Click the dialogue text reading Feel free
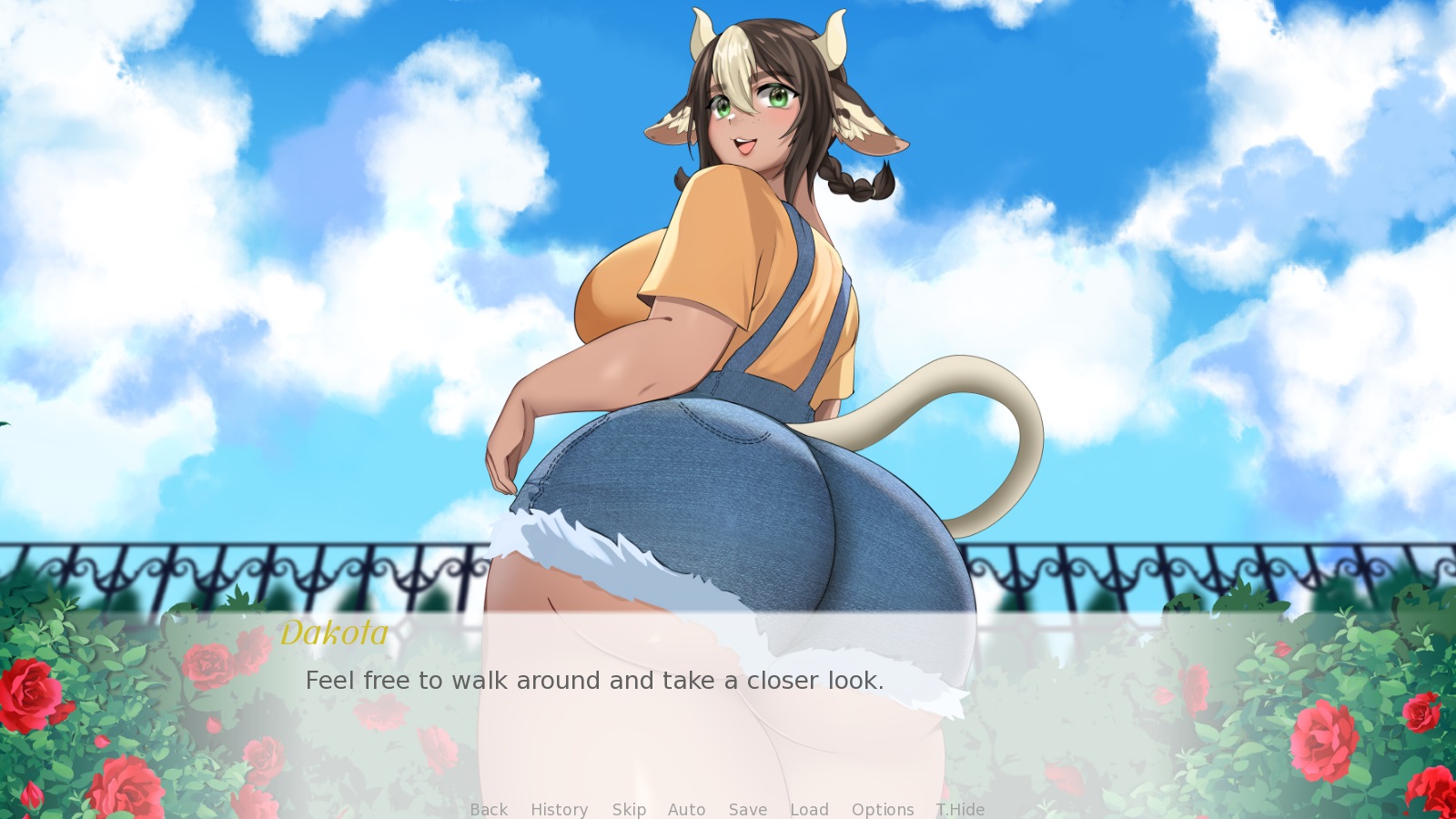1456x819 pixels. click(597, 680)
